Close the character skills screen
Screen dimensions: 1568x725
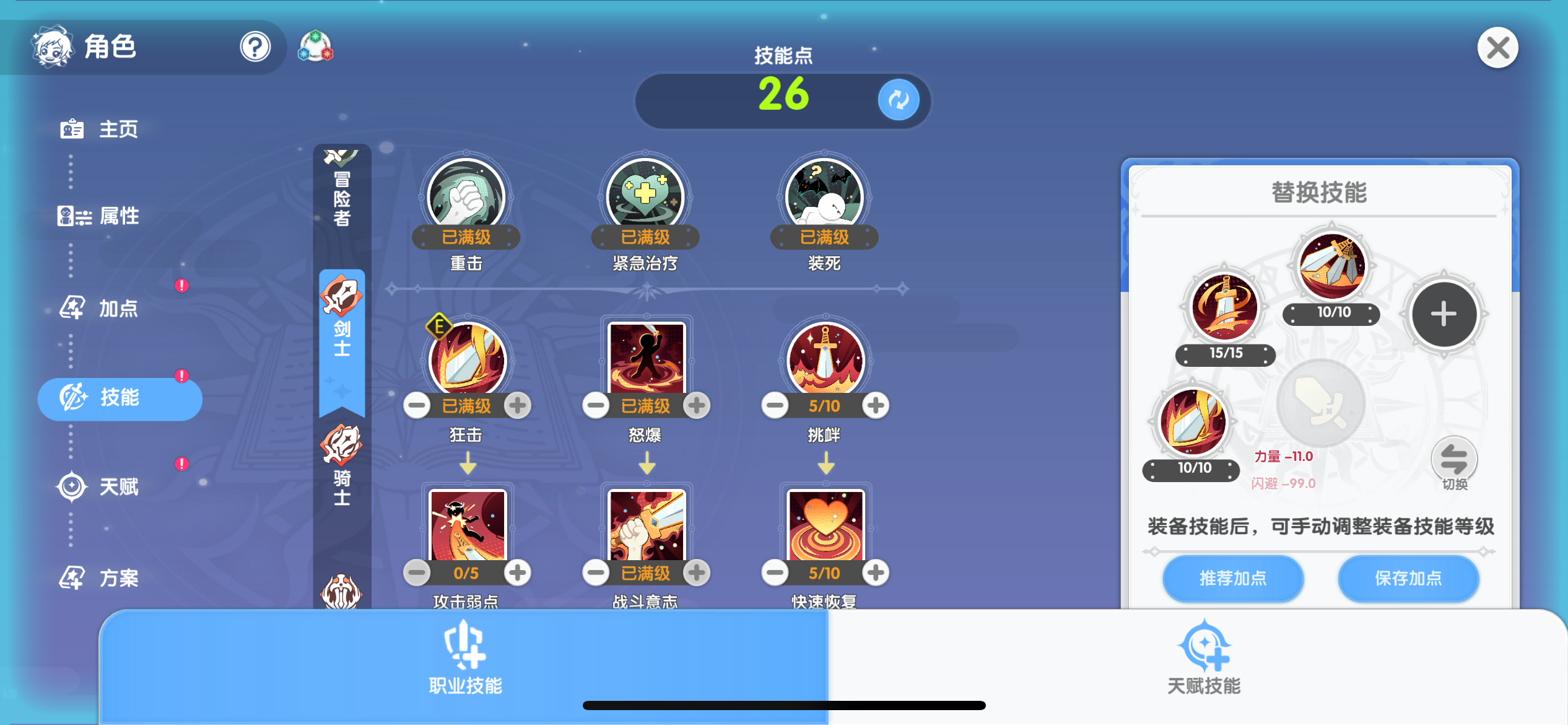tap(1497, 48)
